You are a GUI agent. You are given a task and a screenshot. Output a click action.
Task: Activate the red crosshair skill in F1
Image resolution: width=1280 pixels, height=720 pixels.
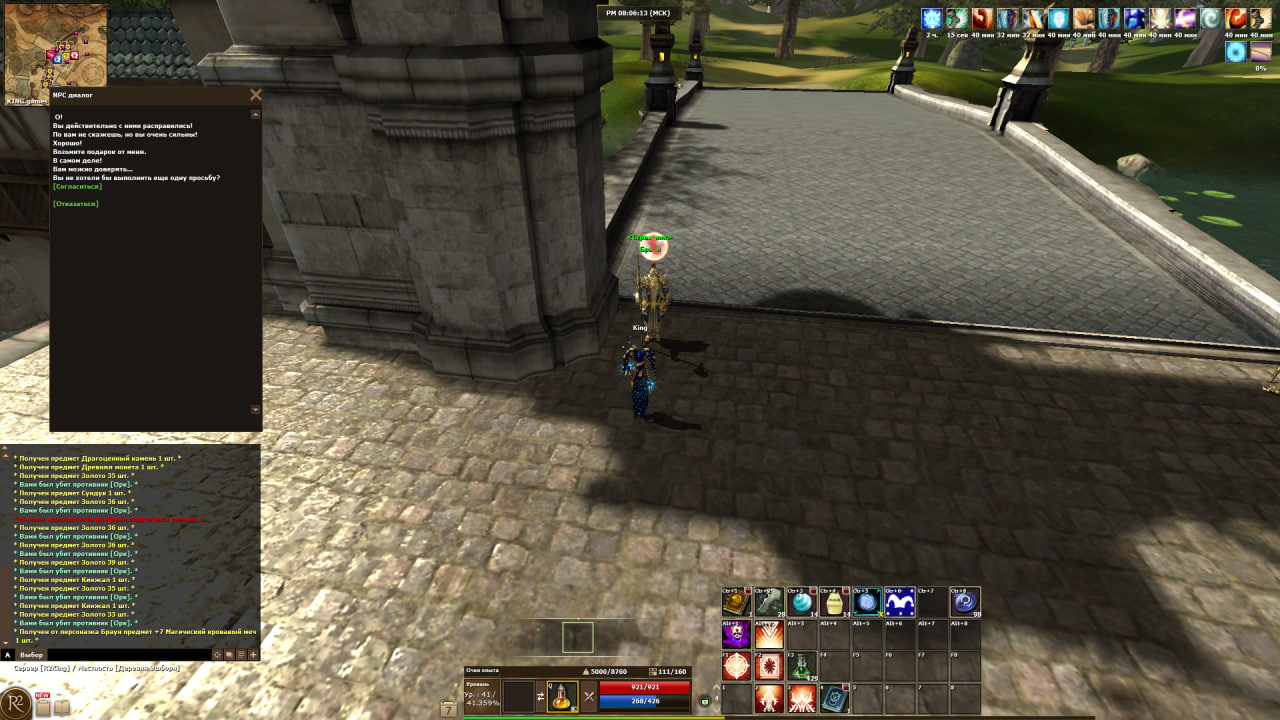pos(737,666)
